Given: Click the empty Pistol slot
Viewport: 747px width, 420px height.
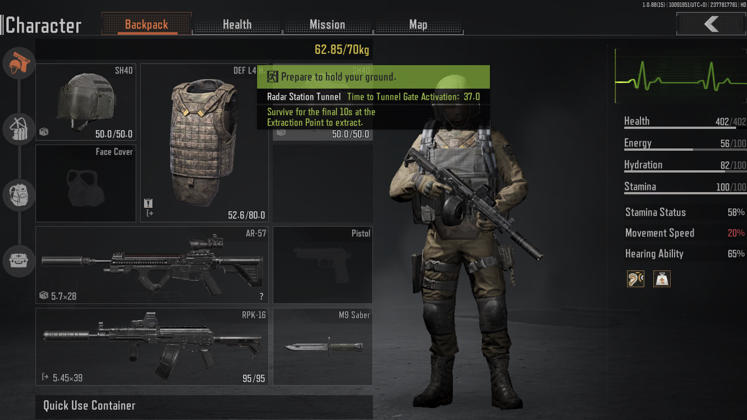Looking at the screenshot, I should coord(322,265).
